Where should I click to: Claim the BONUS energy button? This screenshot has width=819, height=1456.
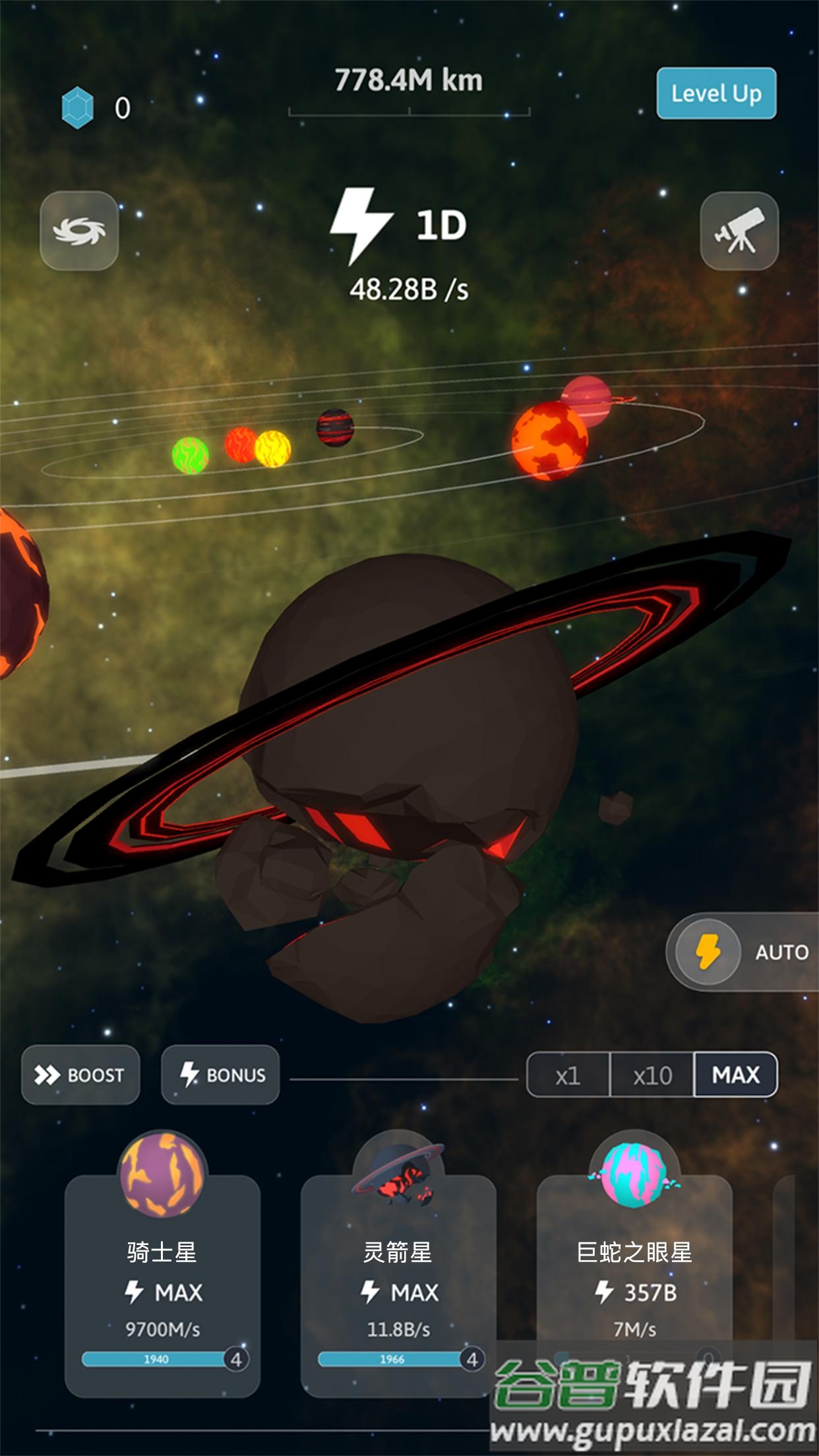click(220, 1075)
